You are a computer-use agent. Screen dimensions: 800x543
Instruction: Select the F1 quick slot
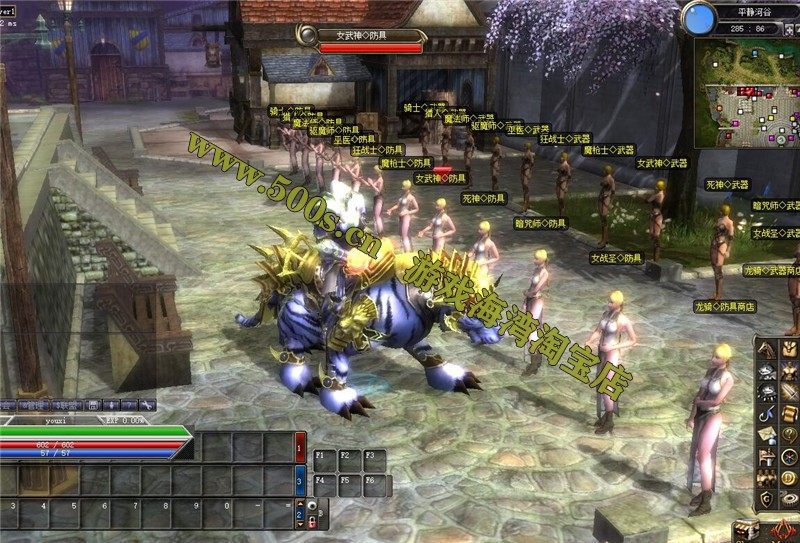click(x=324, y=459)
